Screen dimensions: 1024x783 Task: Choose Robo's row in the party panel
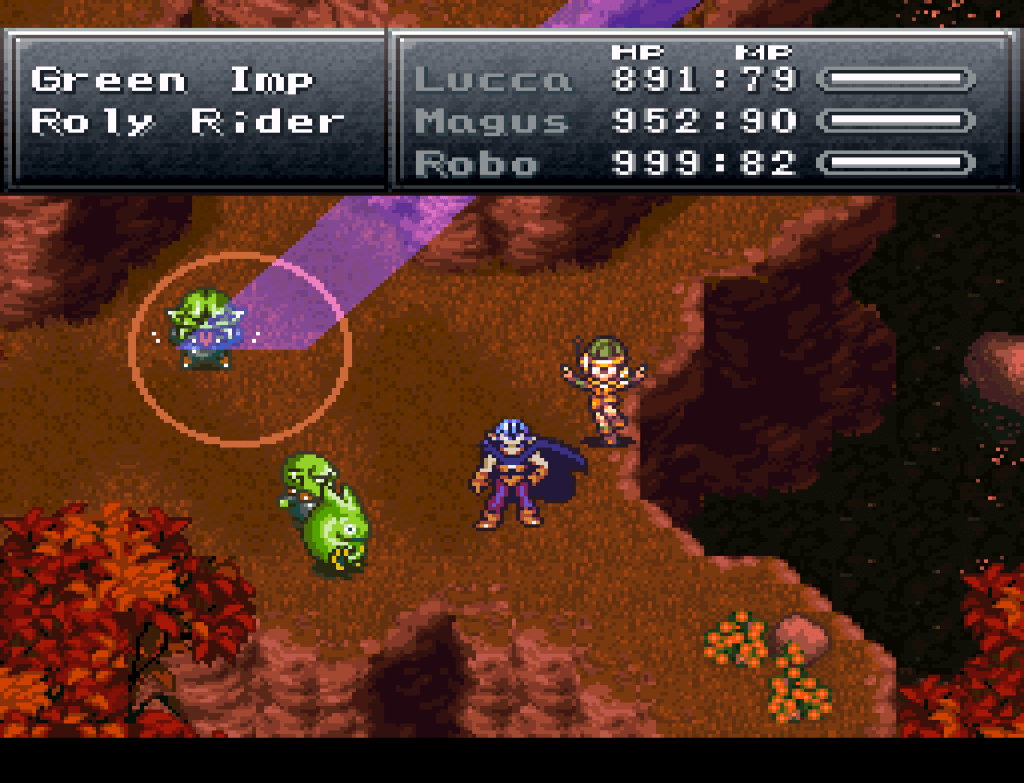[x=476, y=163]
